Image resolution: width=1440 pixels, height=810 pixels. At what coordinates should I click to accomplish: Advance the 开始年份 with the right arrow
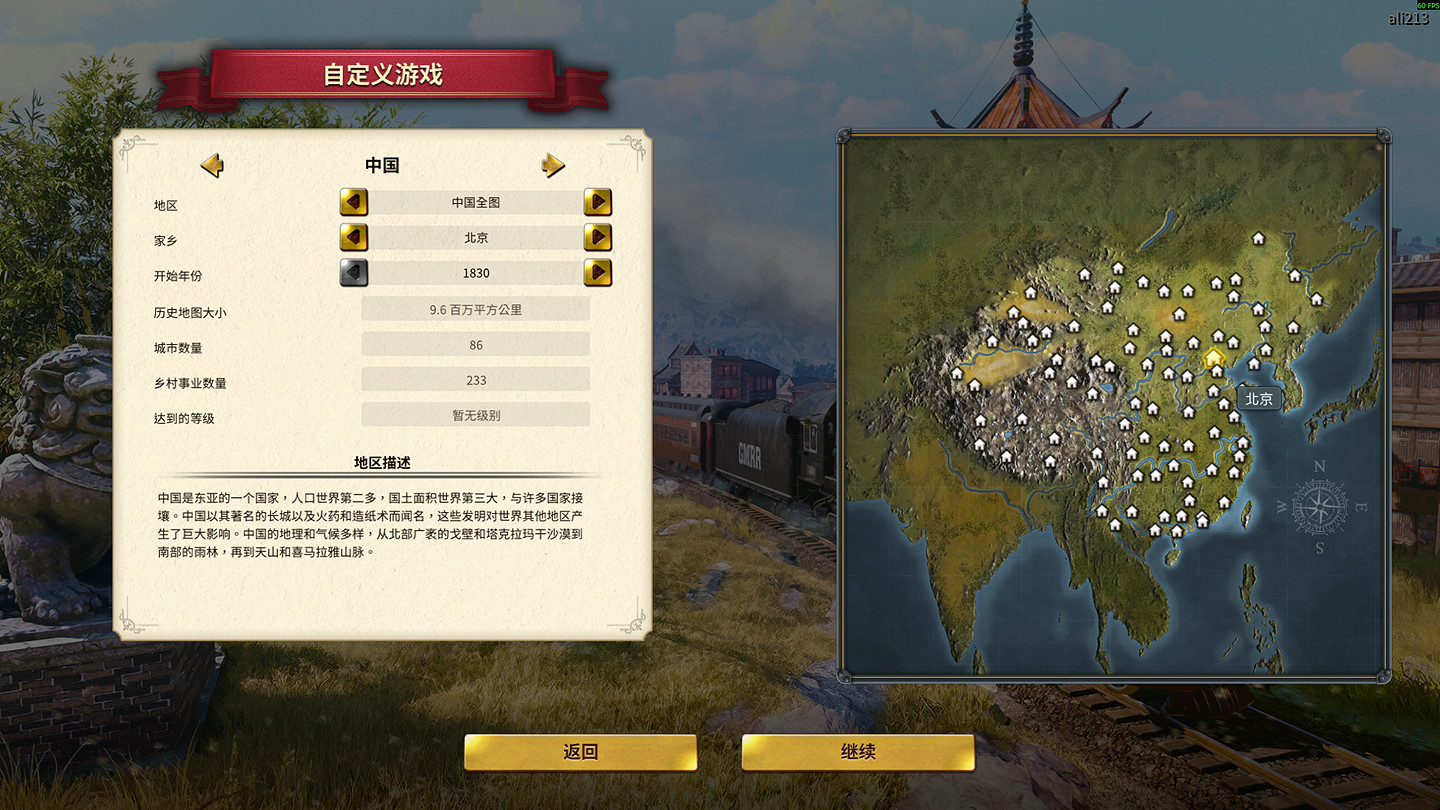pyautogui.click(x=598, y=272)
